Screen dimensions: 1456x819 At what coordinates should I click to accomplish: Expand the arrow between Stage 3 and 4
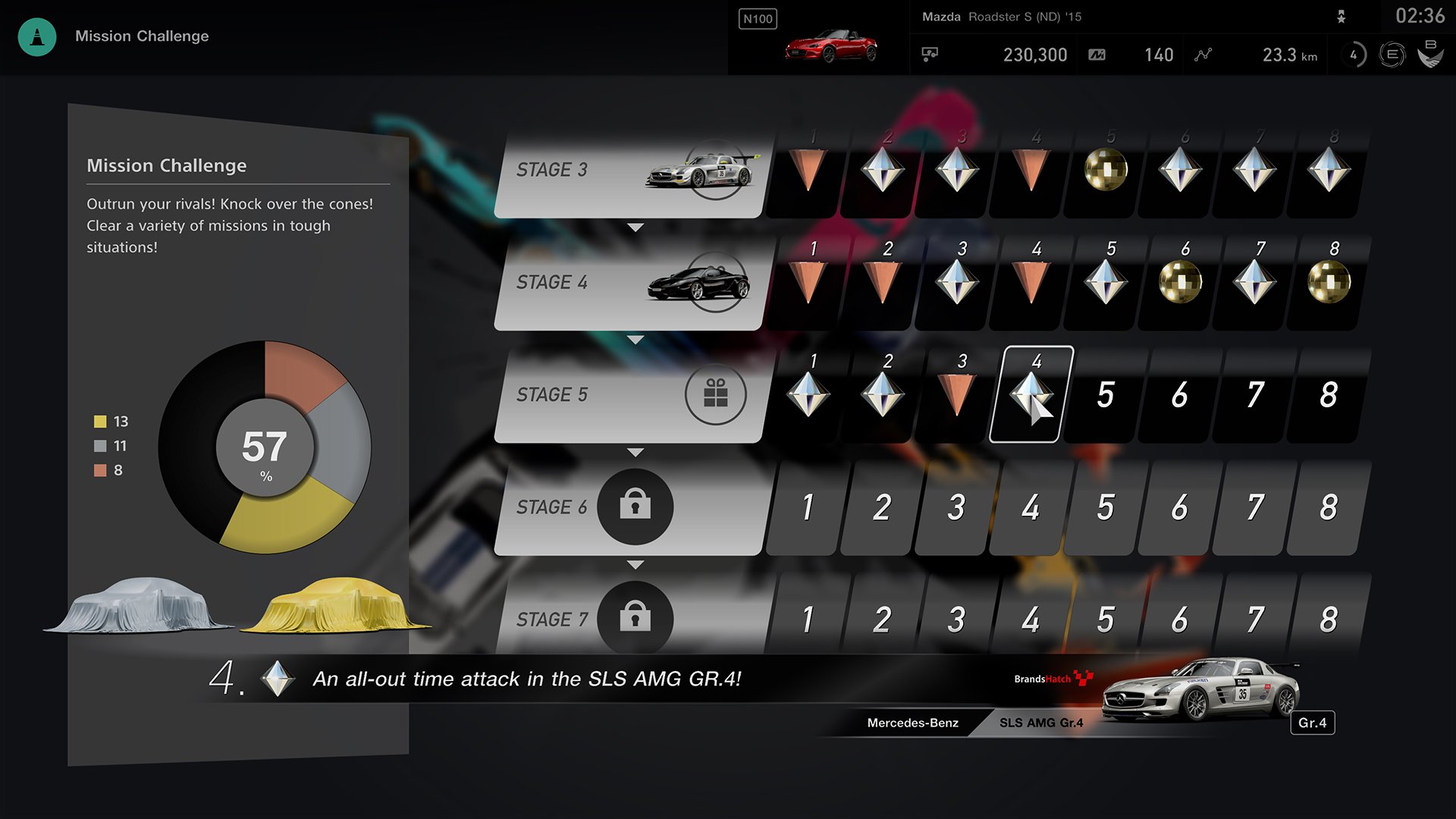635,225
